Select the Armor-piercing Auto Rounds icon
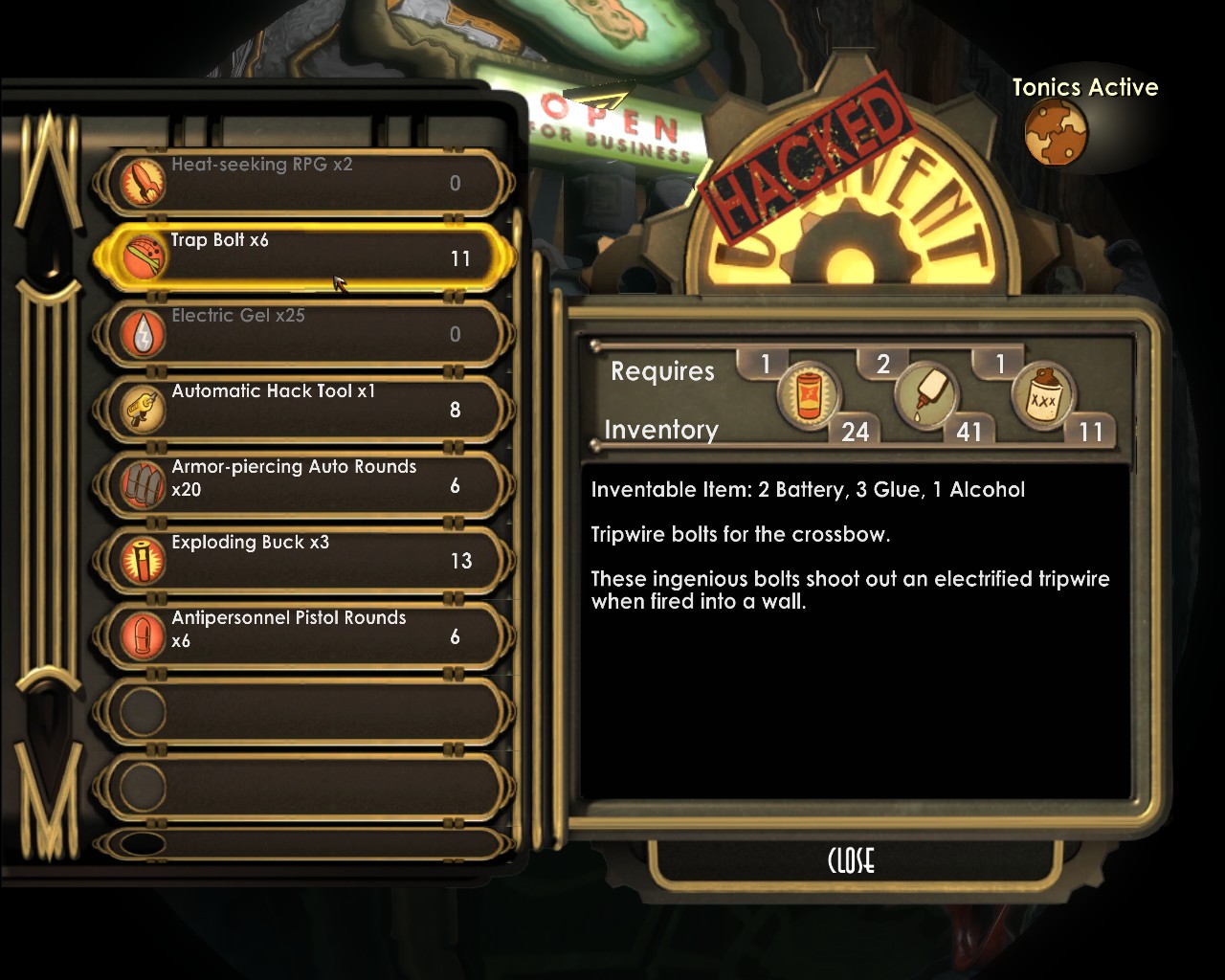 141,485
